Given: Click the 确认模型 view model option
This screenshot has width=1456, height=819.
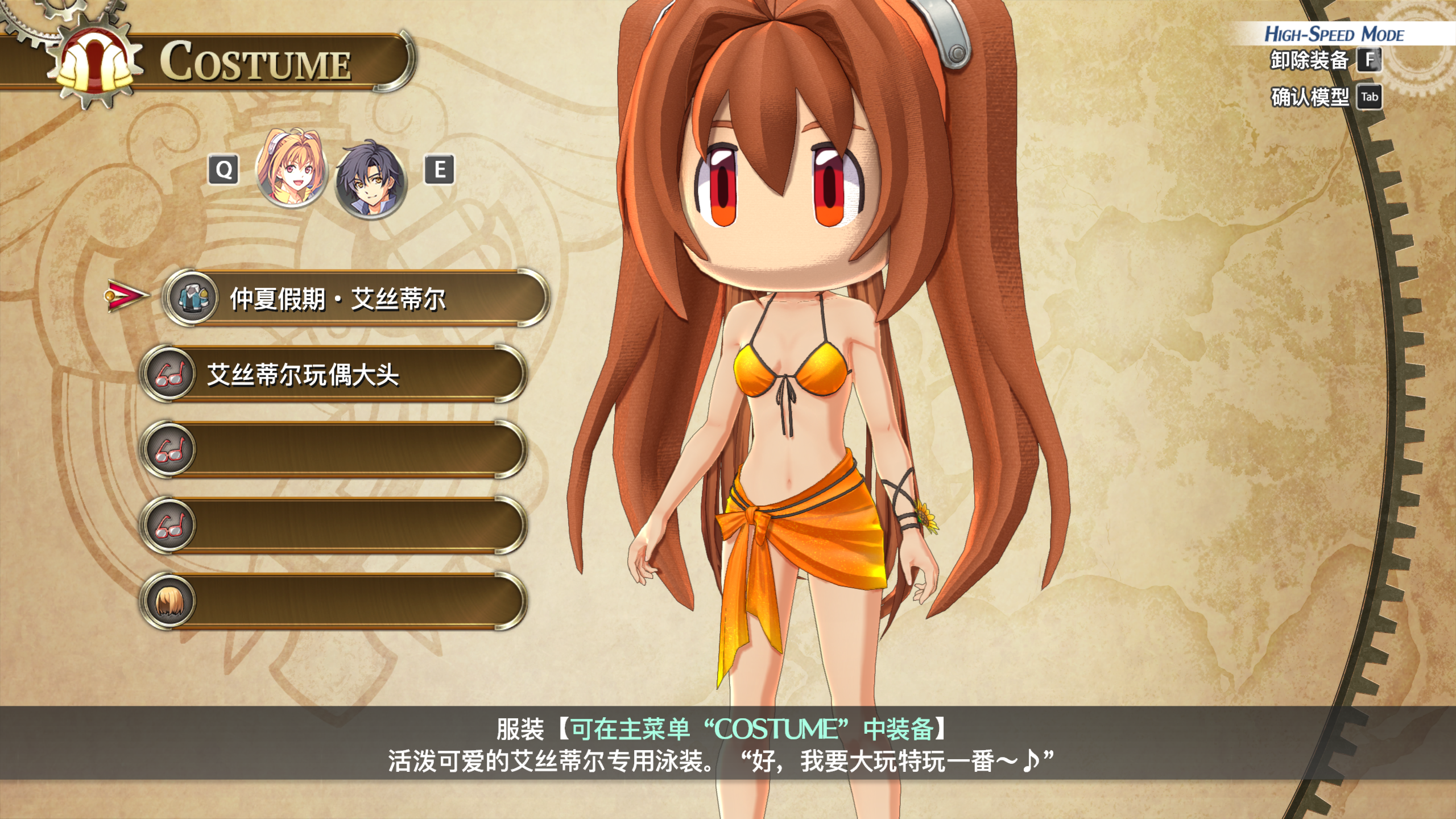Looking at the screenshot, I should coord(1324,97).
